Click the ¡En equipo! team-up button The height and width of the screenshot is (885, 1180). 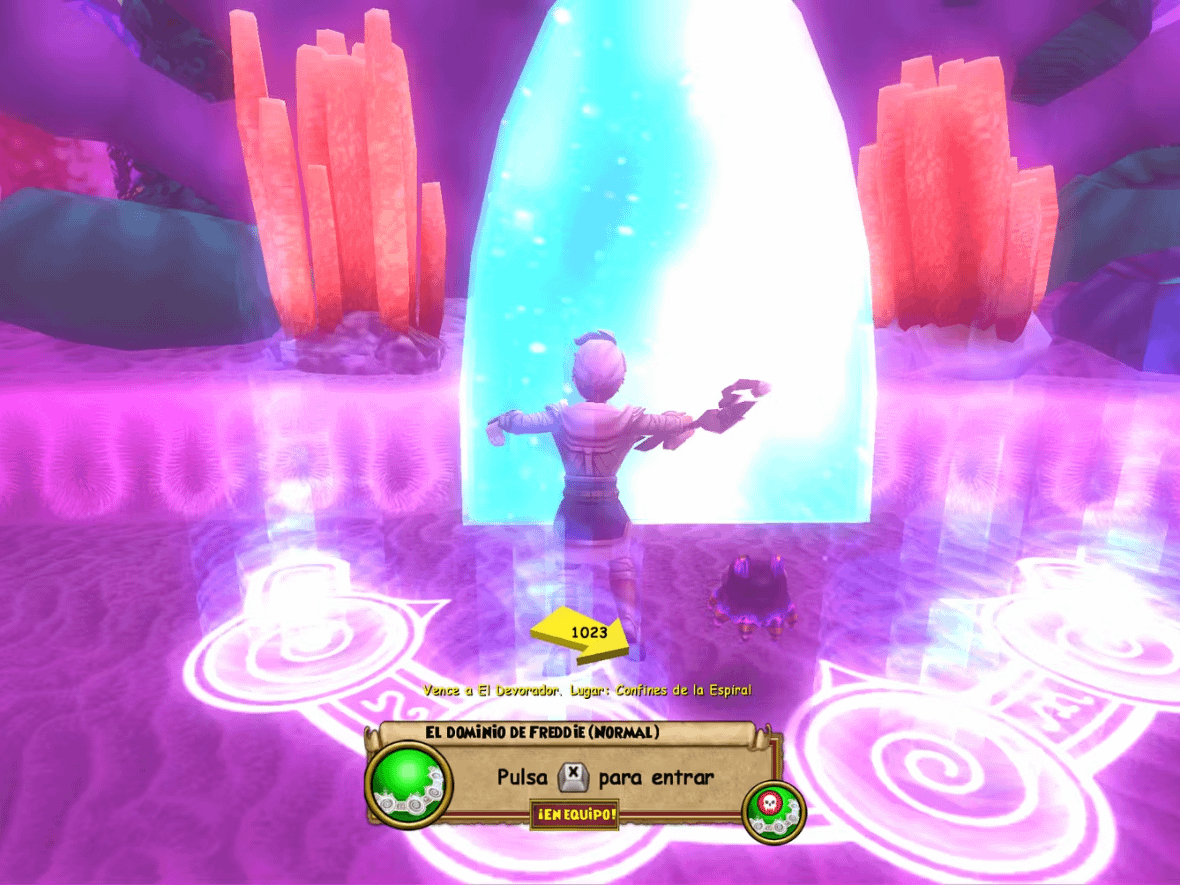(574, 814)
